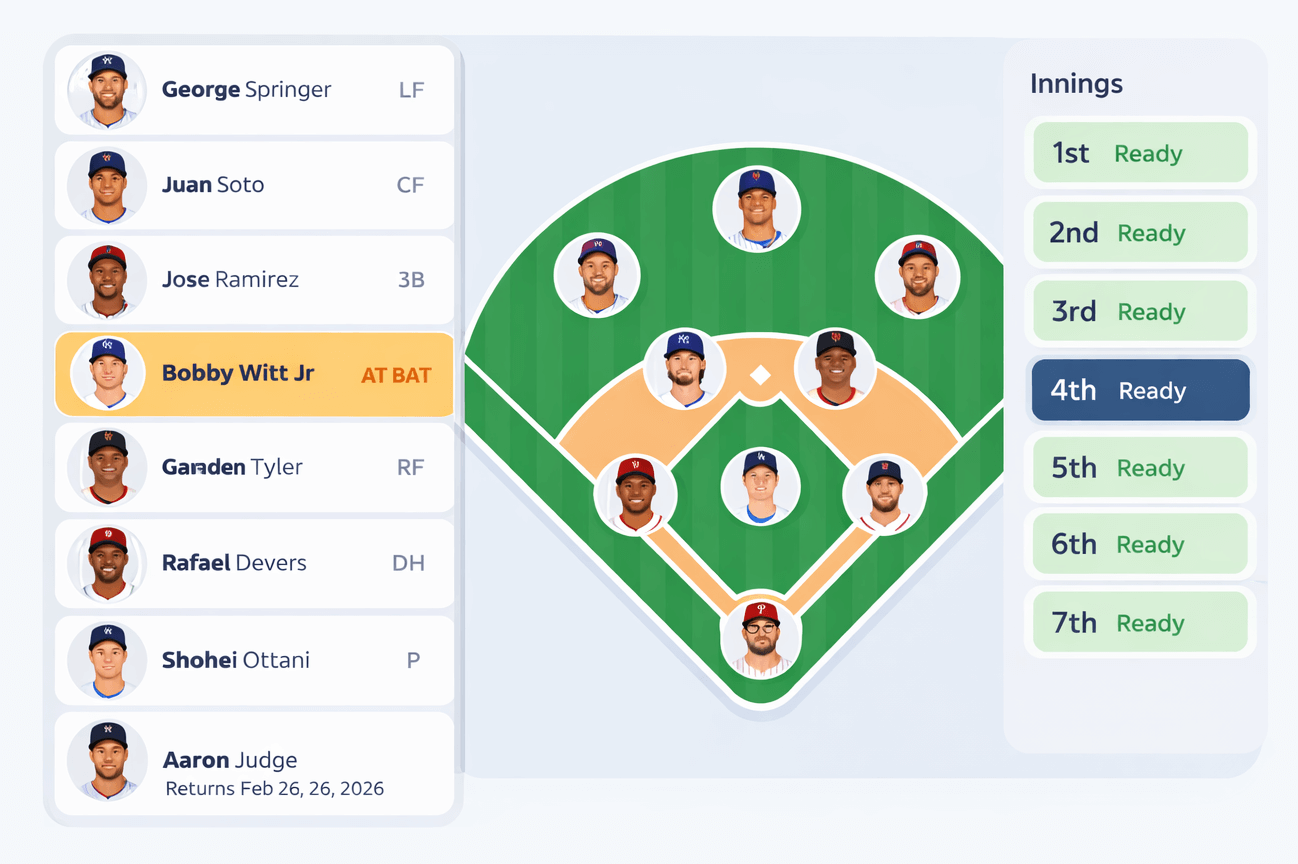Click the catcher avatar at home plate
This screenshot has width=1298, height=864.
762,638
